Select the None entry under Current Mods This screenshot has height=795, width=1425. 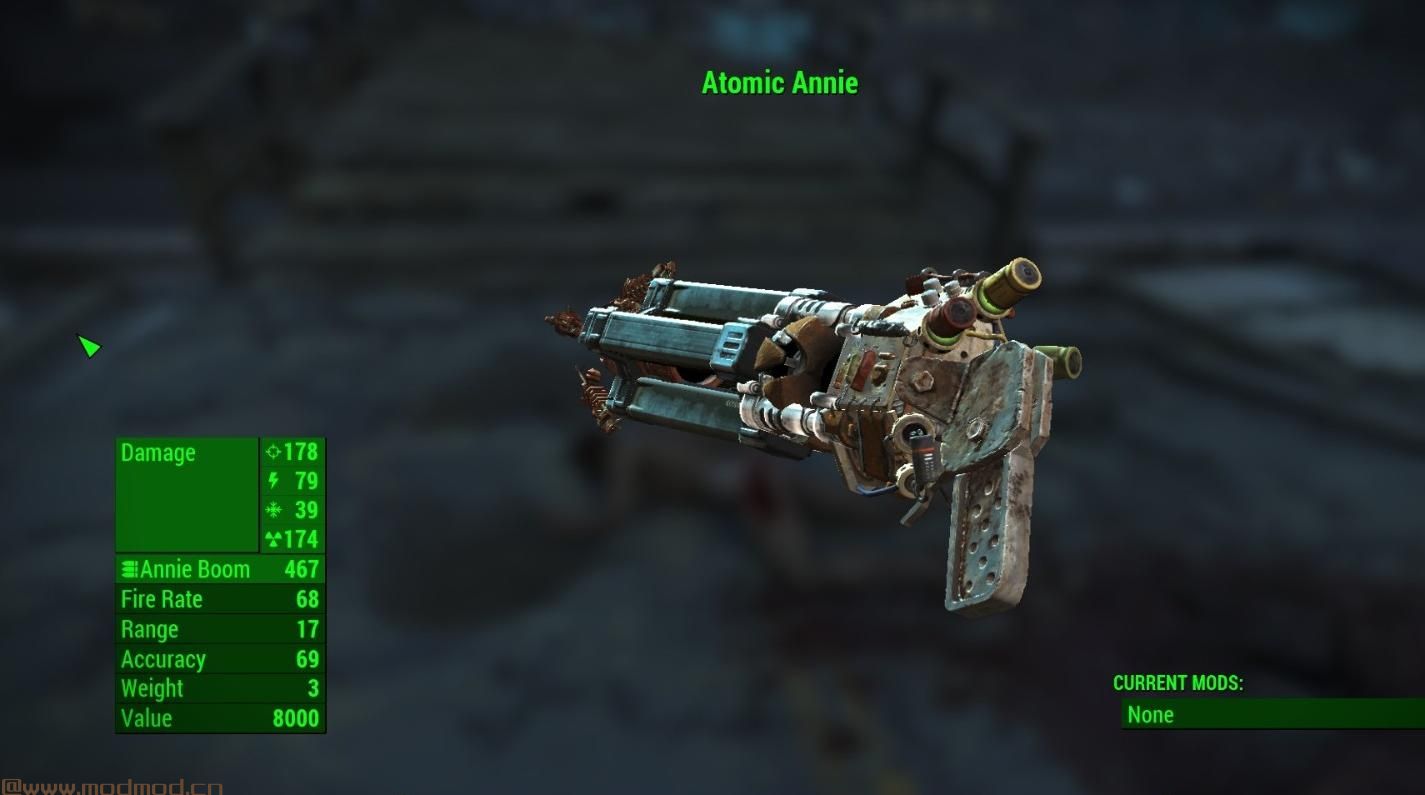click(1150, 714)
